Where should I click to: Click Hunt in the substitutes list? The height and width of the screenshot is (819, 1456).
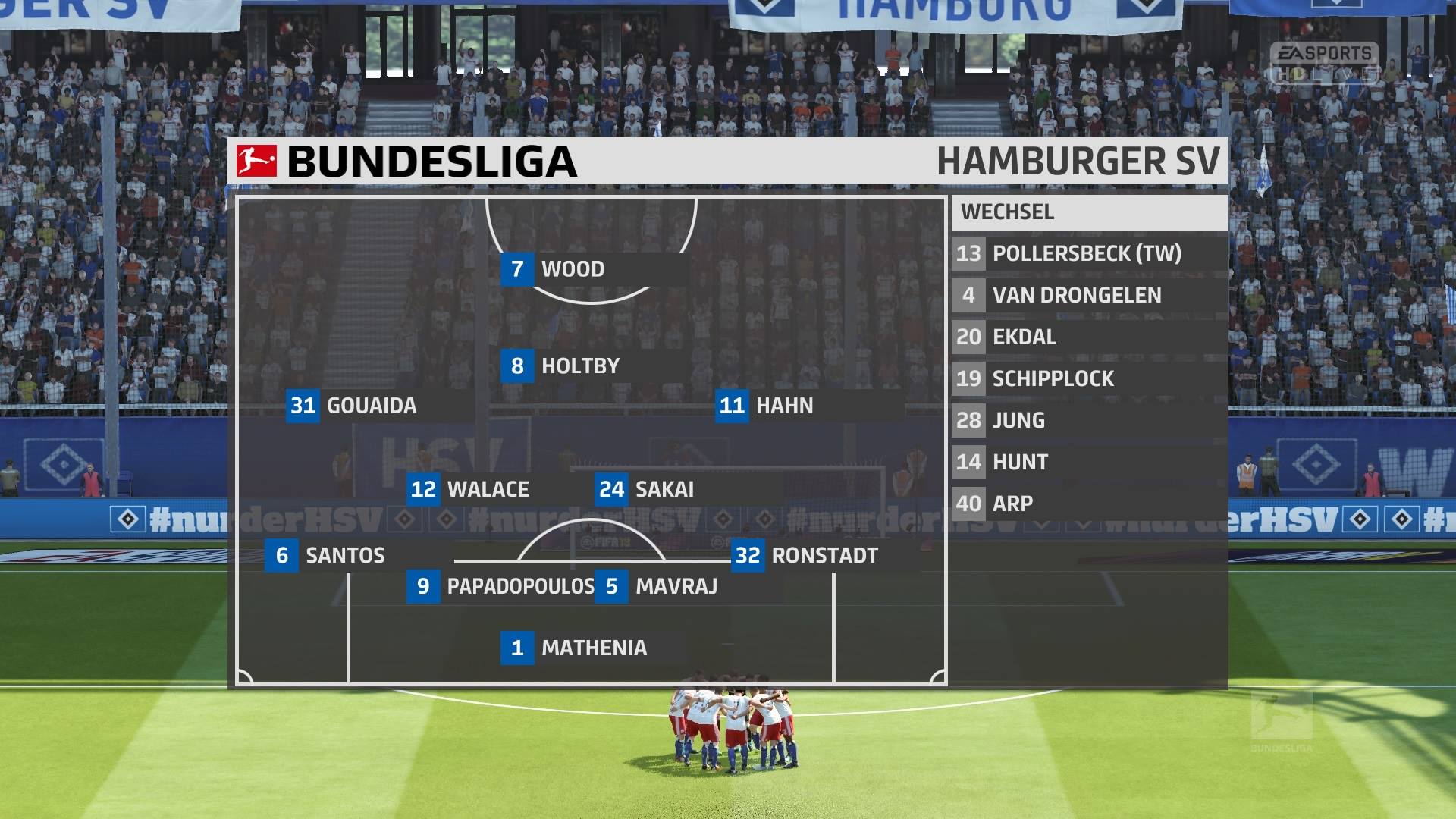[x=1020, y=462]
